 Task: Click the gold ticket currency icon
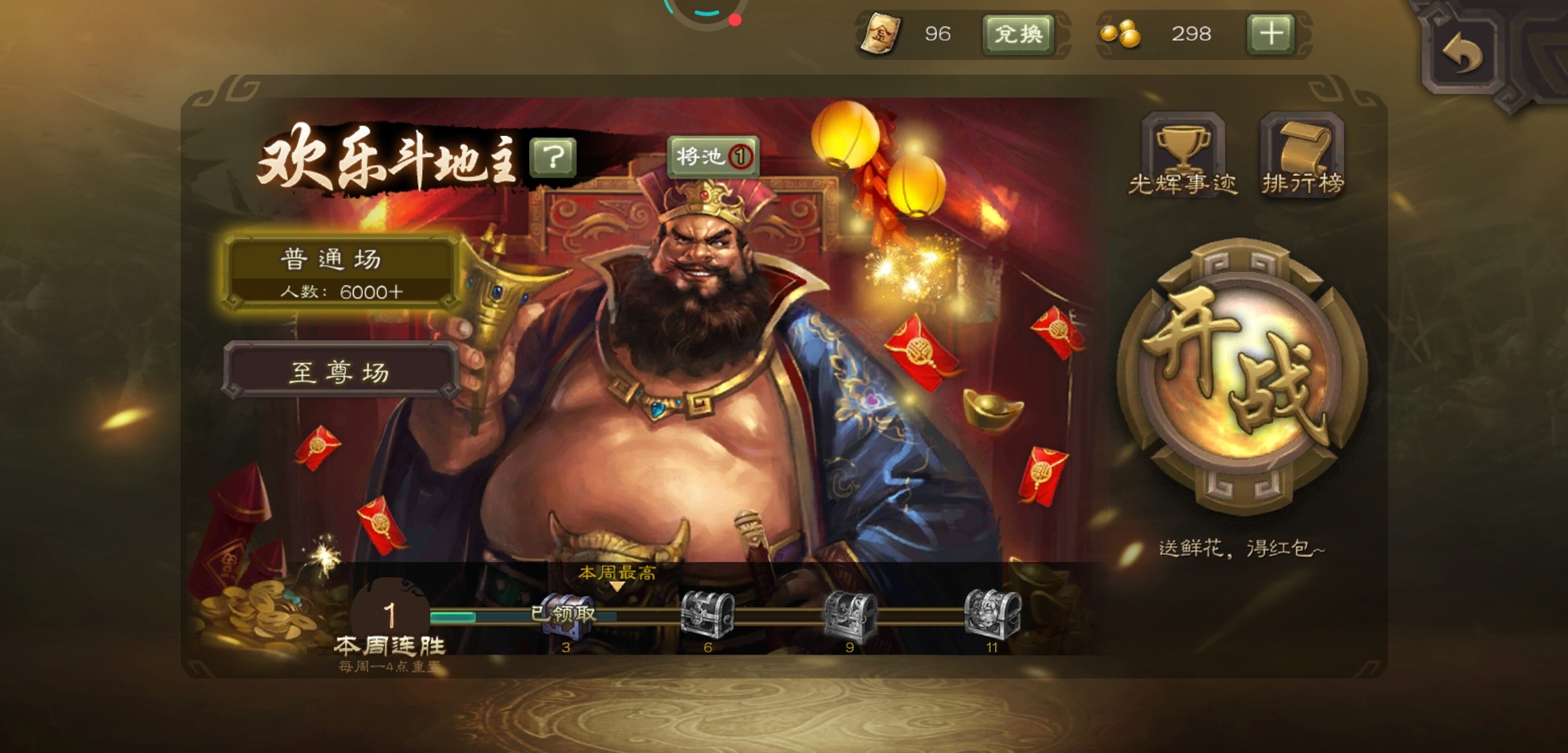880,33
